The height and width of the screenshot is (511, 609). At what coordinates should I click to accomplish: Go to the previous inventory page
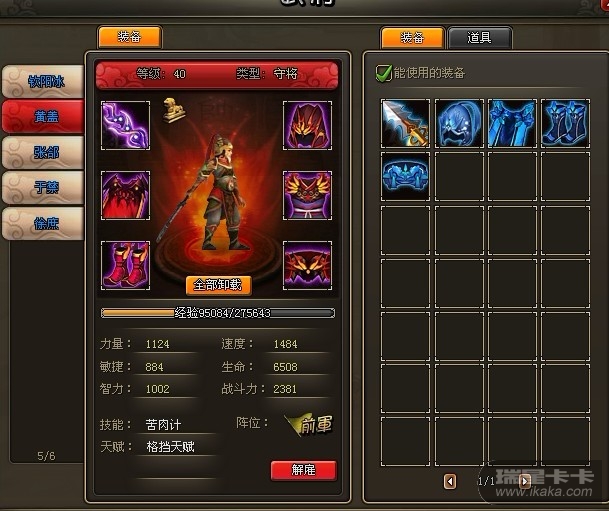tap(450, 481)
